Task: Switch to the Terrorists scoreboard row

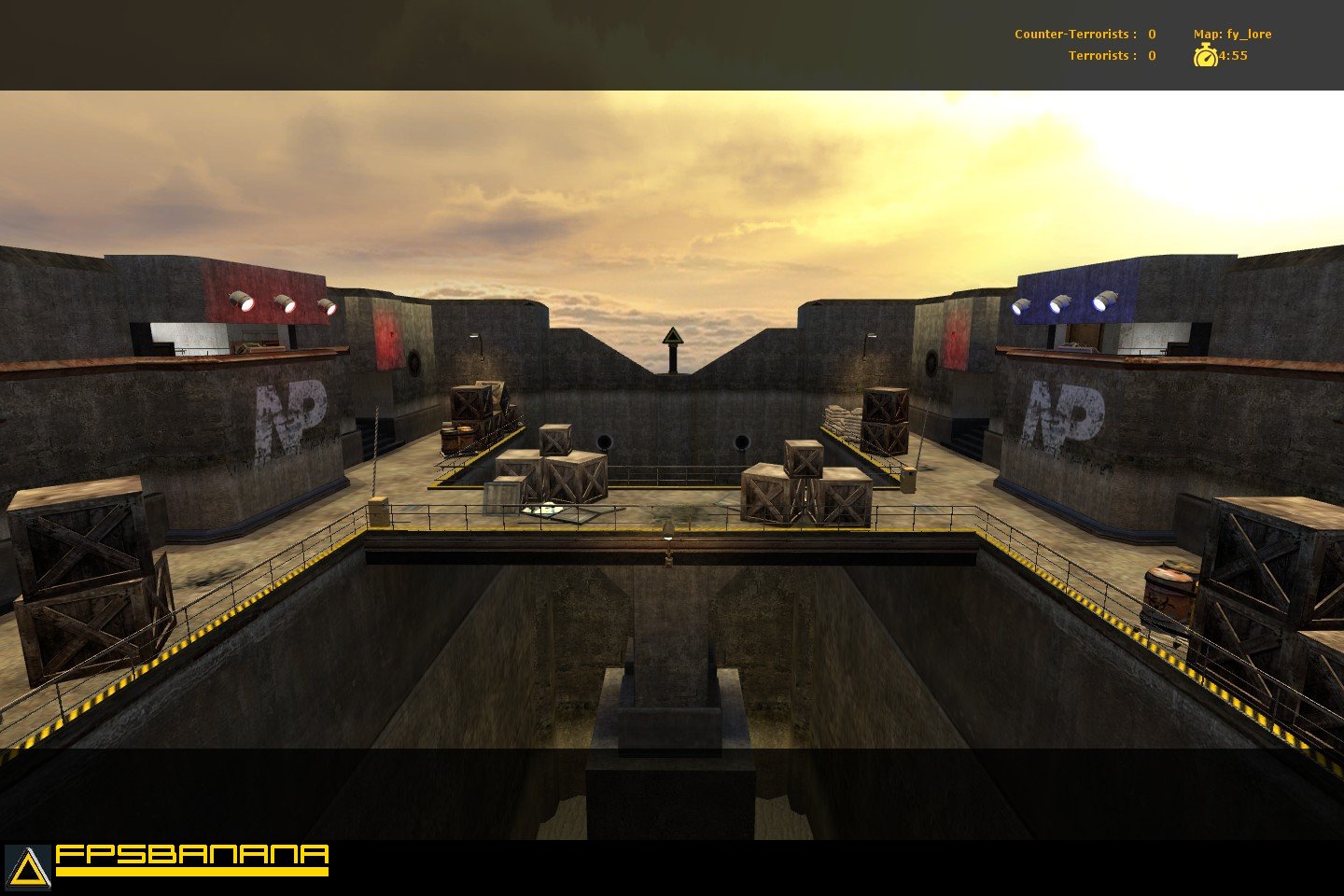Action: pyautogui.click(x=1111, y=55)
